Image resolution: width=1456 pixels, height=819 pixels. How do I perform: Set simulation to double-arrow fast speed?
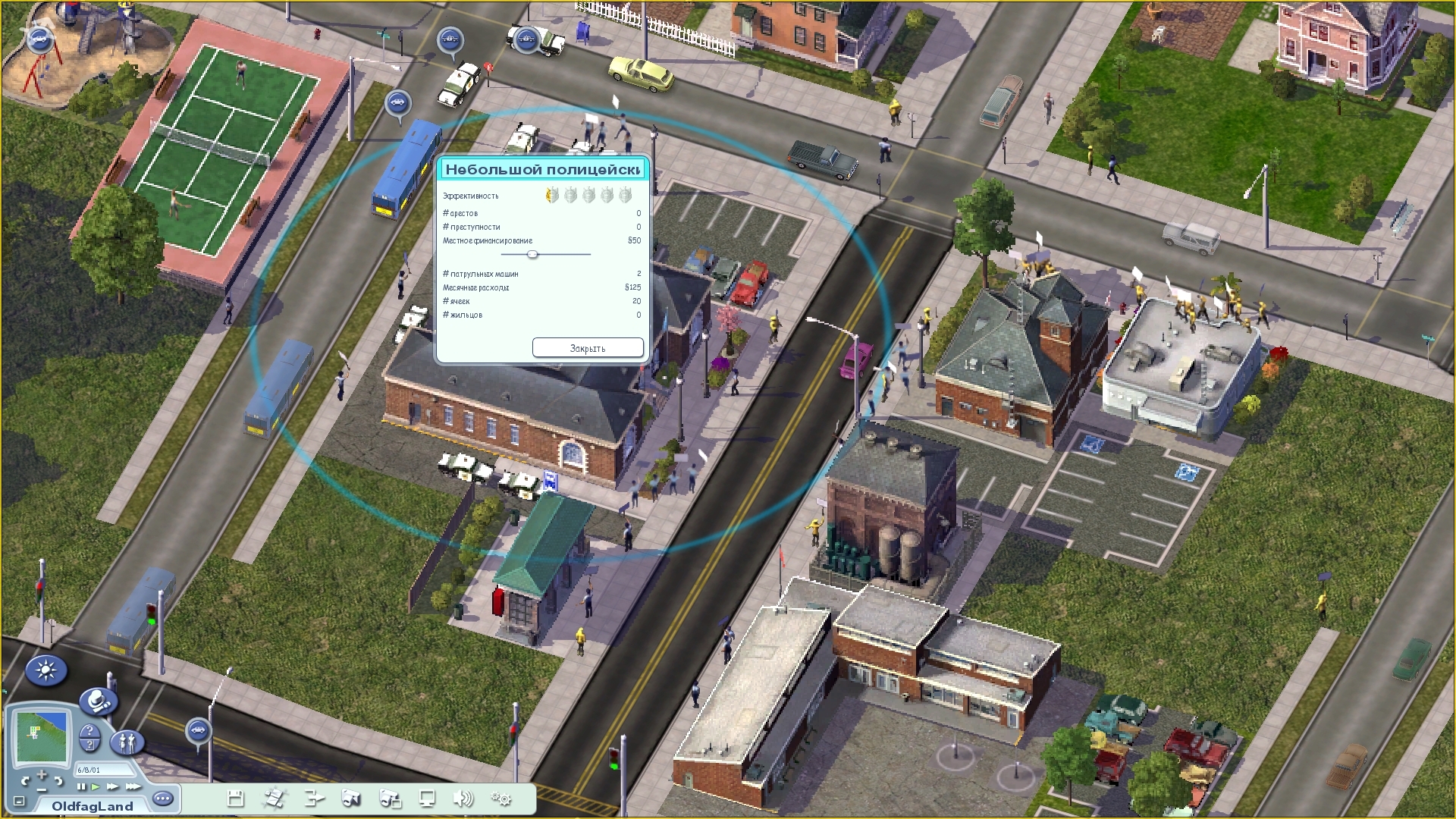pos(112,786)
